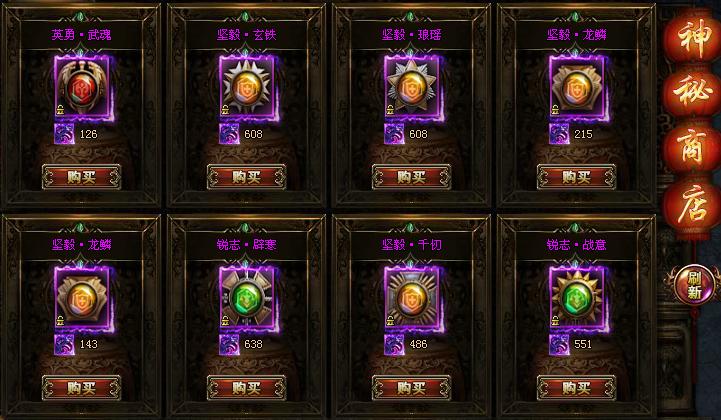Buy the 坚毅·千仞 medal for 486

[411, 387]
